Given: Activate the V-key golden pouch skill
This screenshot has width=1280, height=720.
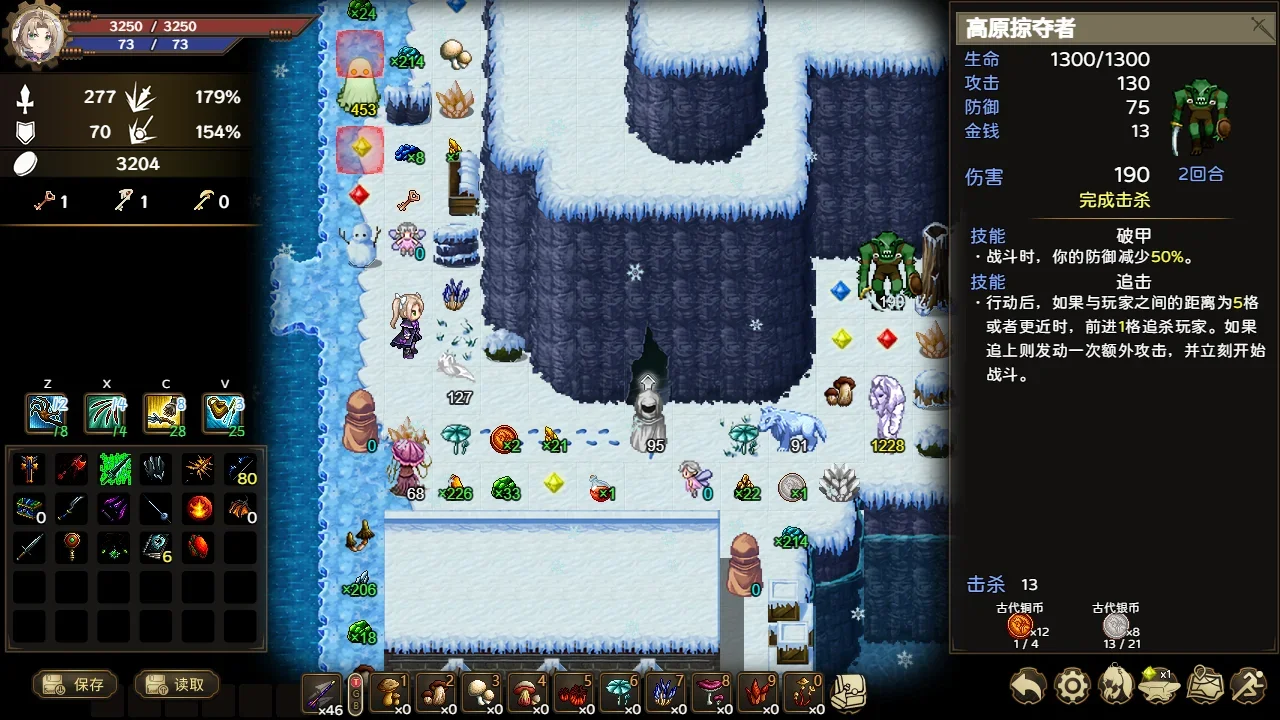Looking at the screenshot, I should tap(224, 413).
